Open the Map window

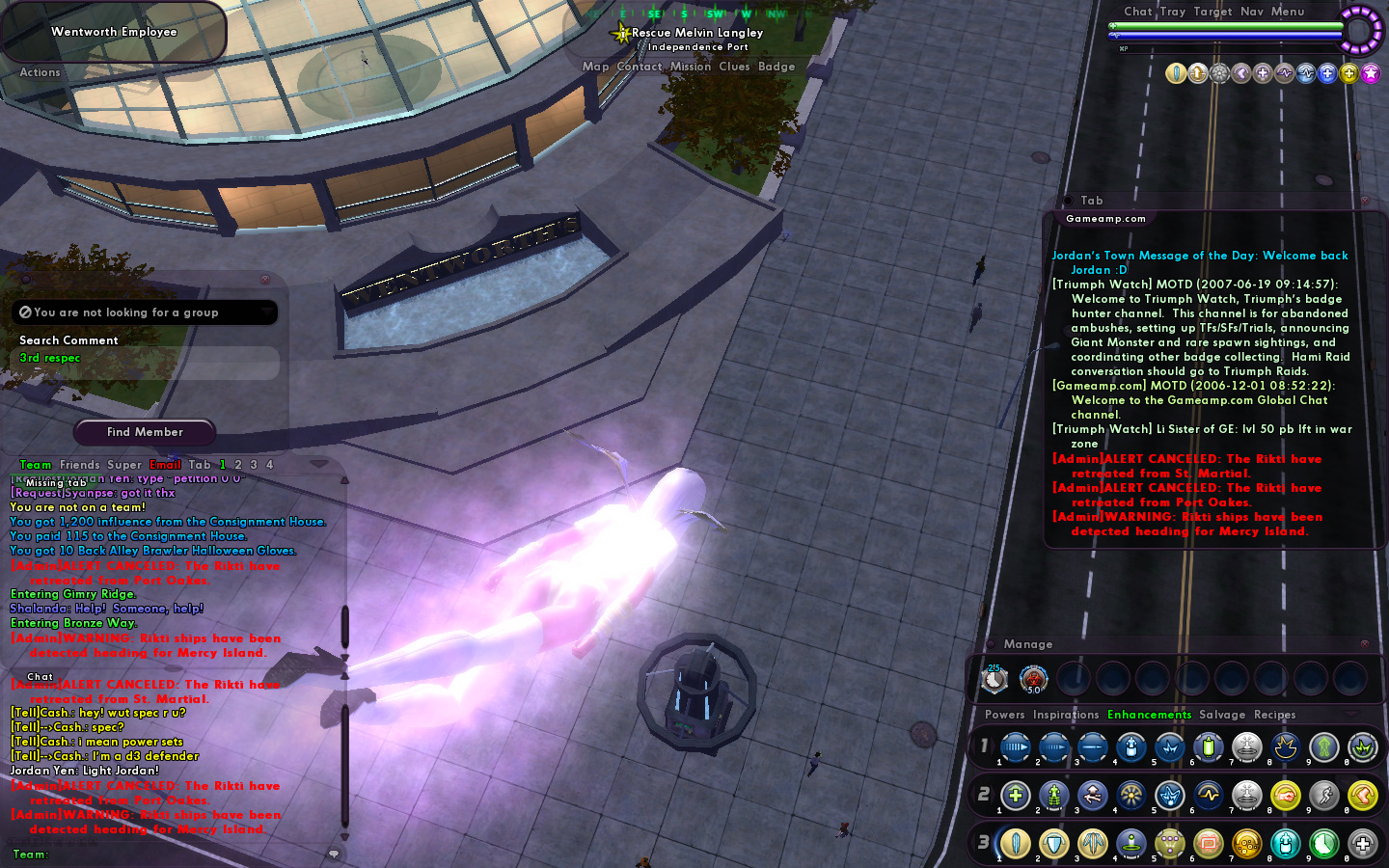tap(595, 67)
